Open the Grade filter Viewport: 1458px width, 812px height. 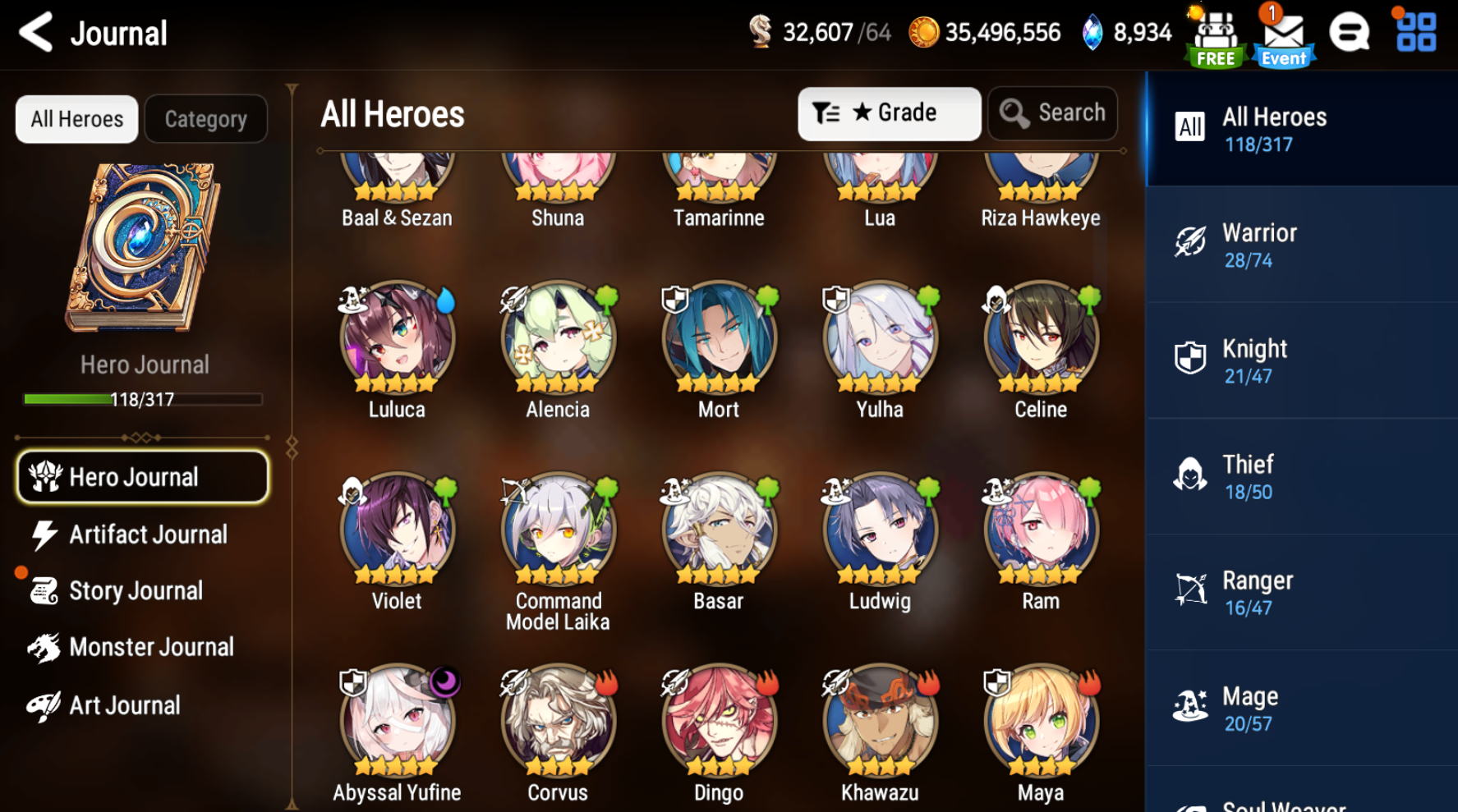[x=889, y=113]
